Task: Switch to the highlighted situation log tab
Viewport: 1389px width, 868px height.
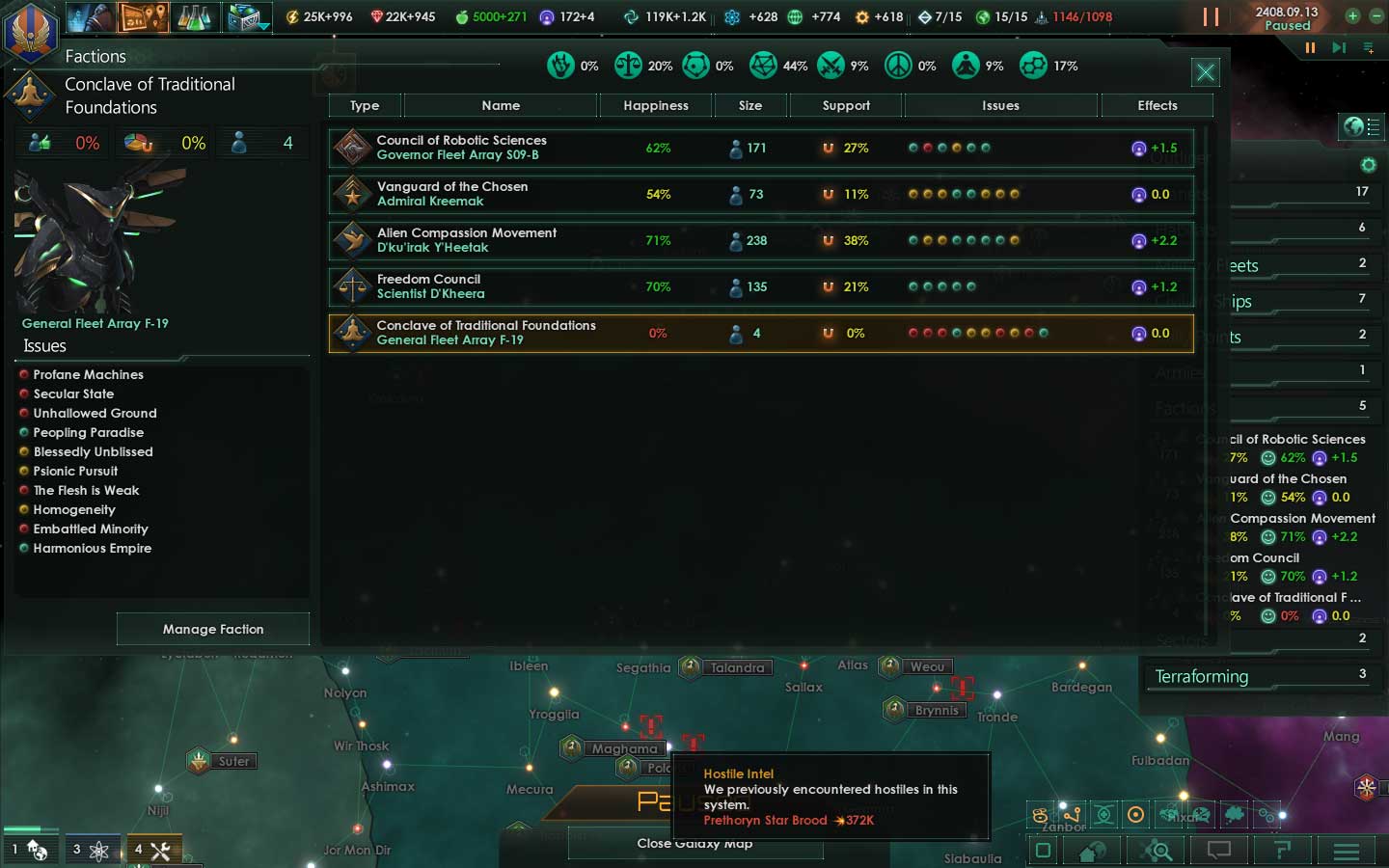Action: [x=143, y=16]
